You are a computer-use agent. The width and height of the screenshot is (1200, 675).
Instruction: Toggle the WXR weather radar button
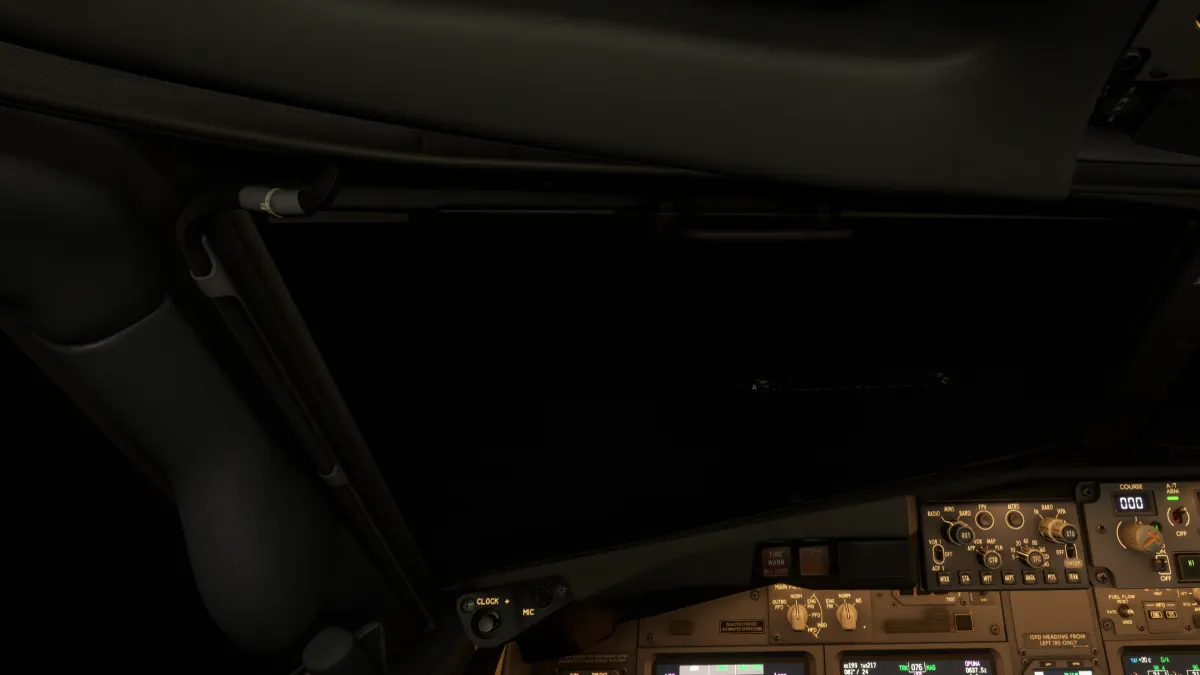[943, 578]
